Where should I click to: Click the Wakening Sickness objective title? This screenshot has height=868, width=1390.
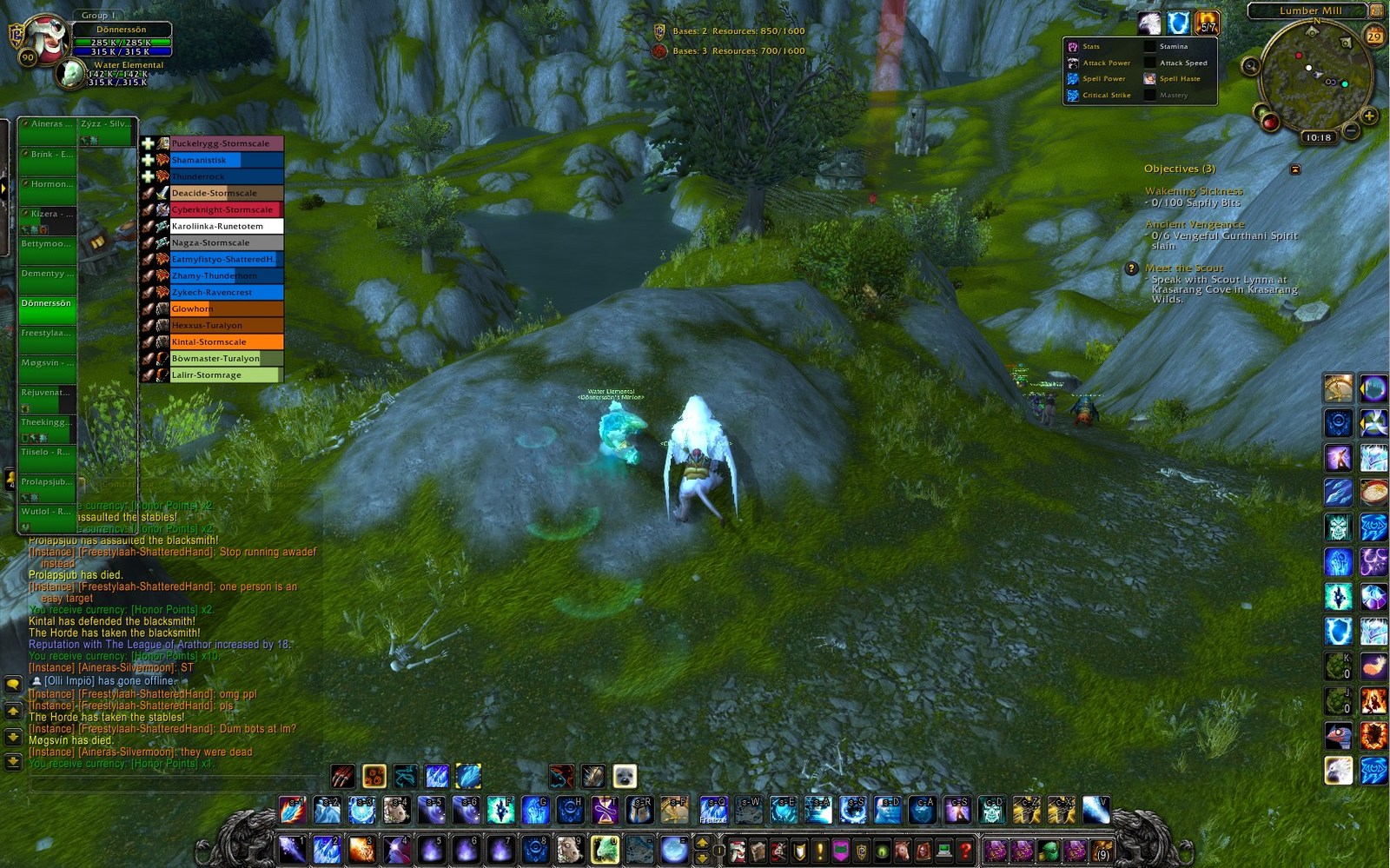[1193, 191]
